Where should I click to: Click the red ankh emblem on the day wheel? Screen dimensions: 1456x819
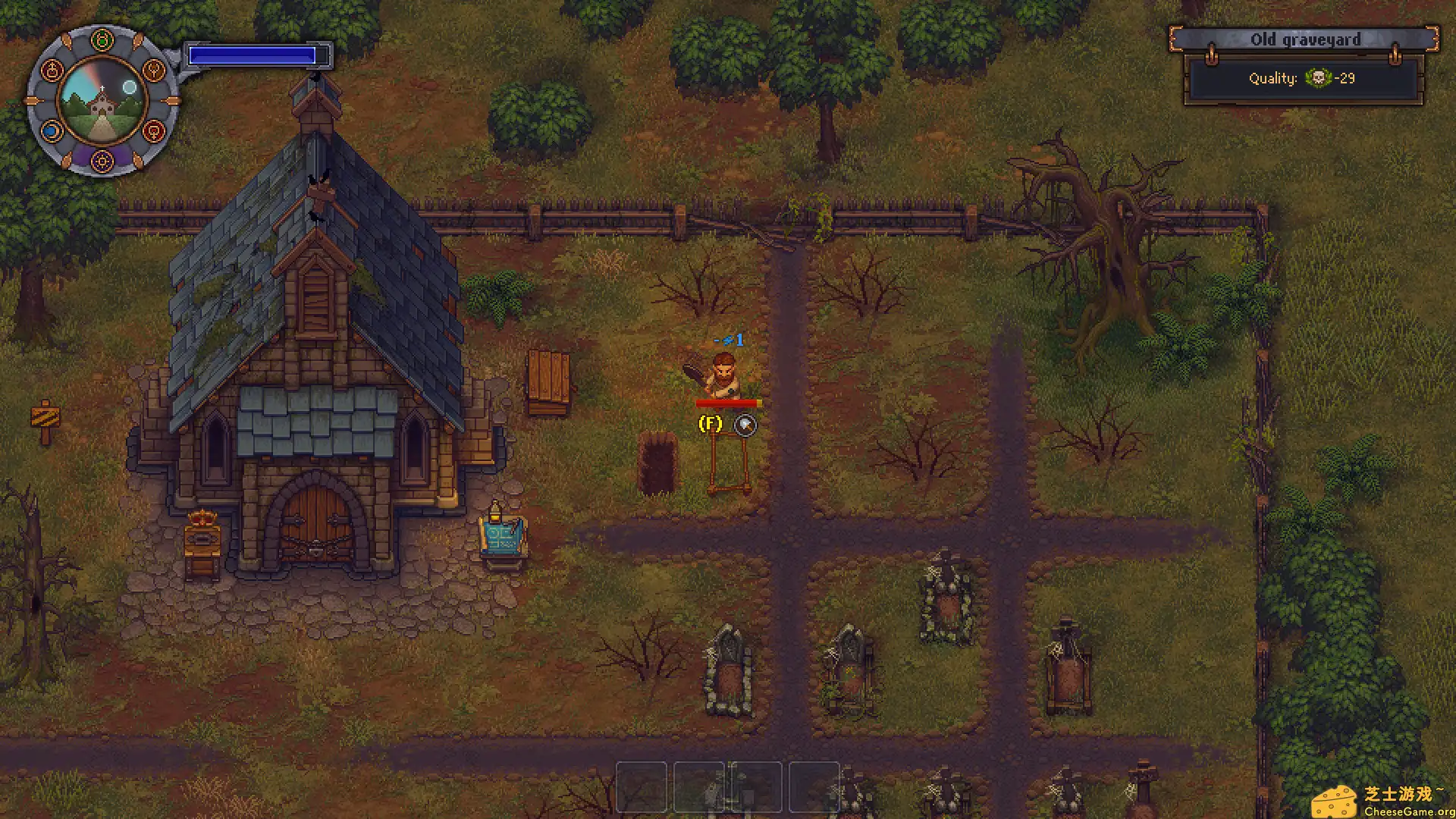[x=53, y=70]
